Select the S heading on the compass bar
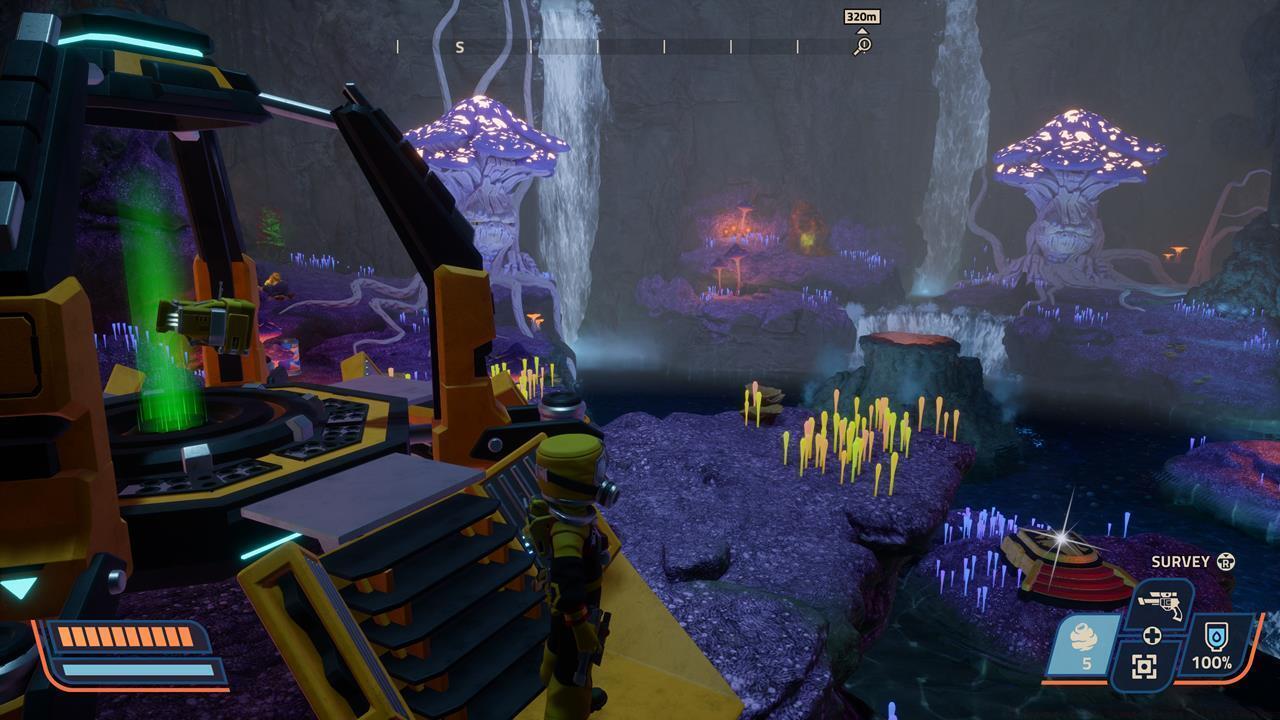The image size is (1280, 720). click(460, 45)
